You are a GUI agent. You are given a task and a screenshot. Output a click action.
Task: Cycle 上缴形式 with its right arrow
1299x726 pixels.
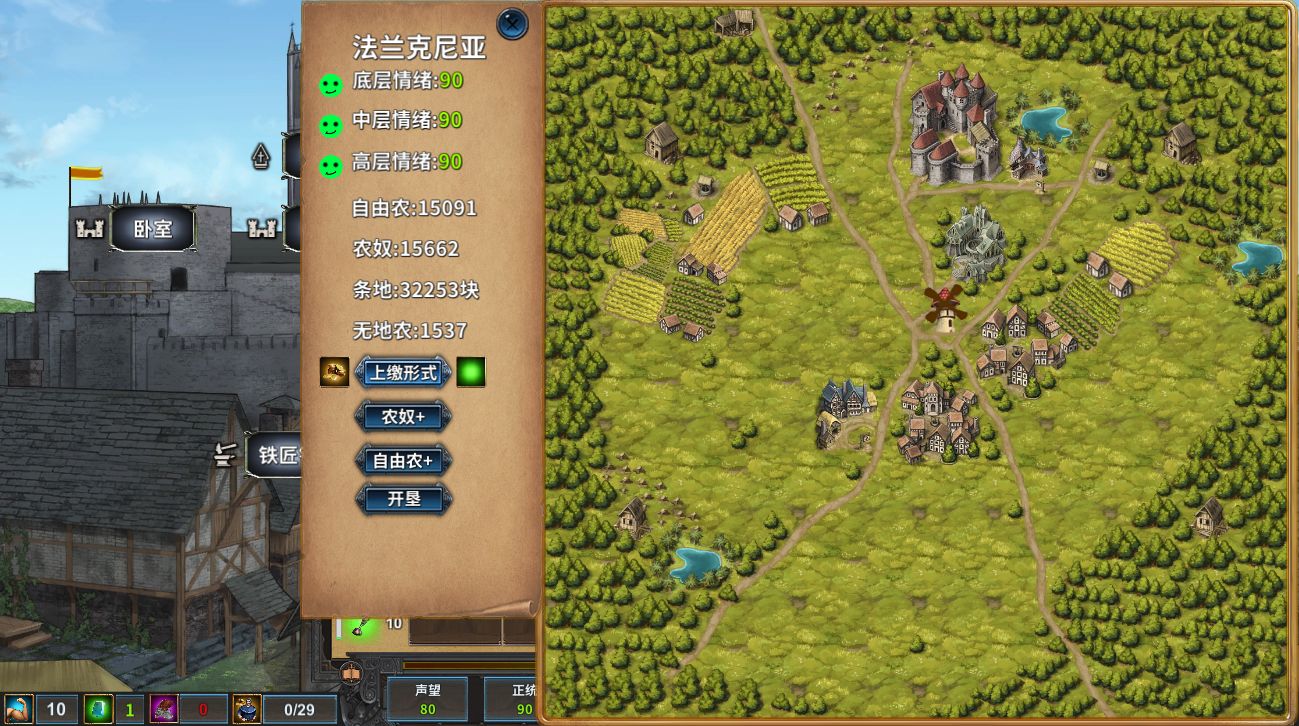coord(447,372)
